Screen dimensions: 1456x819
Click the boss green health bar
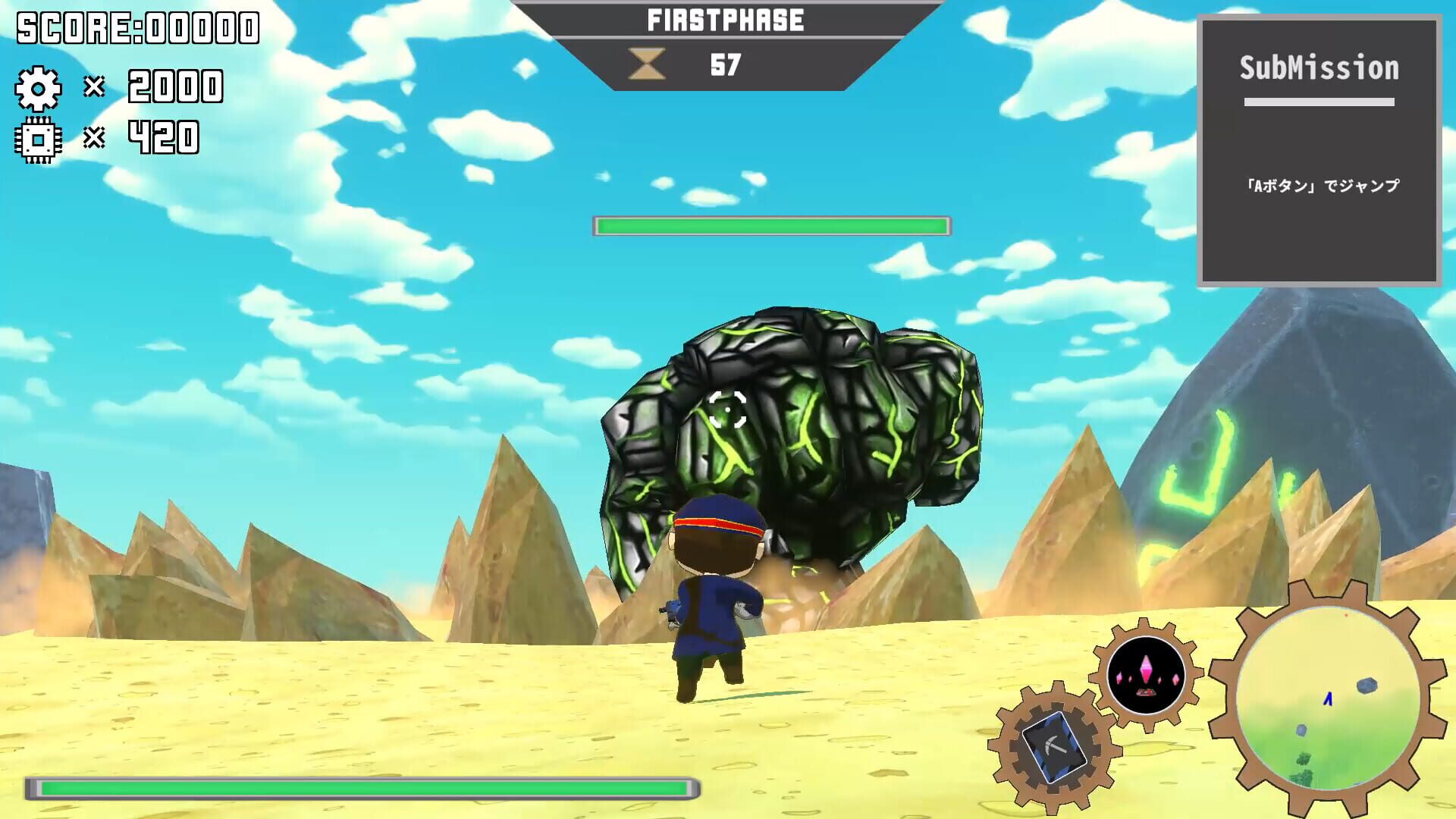(x=771, y=225)
